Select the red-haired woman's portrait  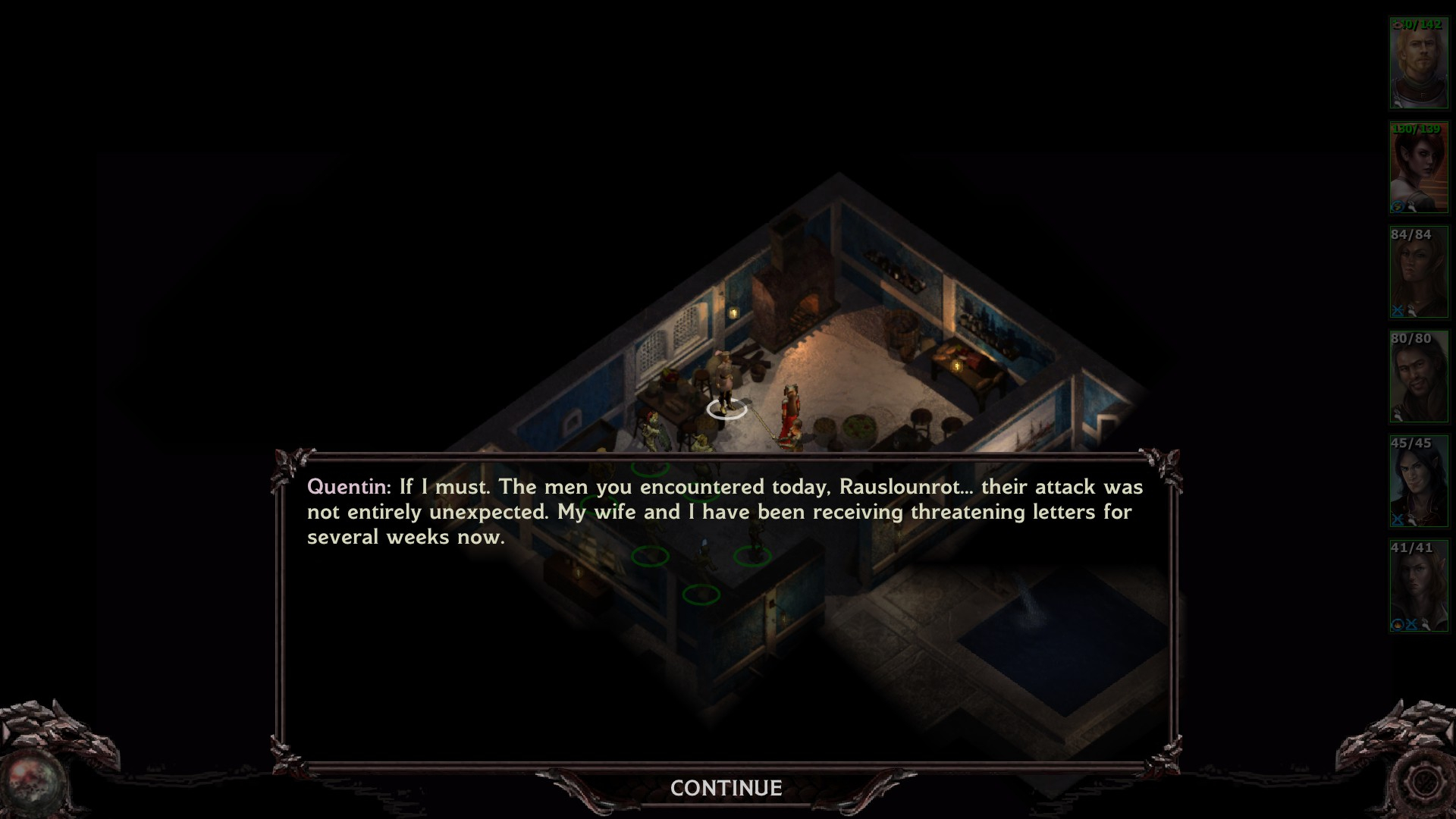coord(1418,168)
